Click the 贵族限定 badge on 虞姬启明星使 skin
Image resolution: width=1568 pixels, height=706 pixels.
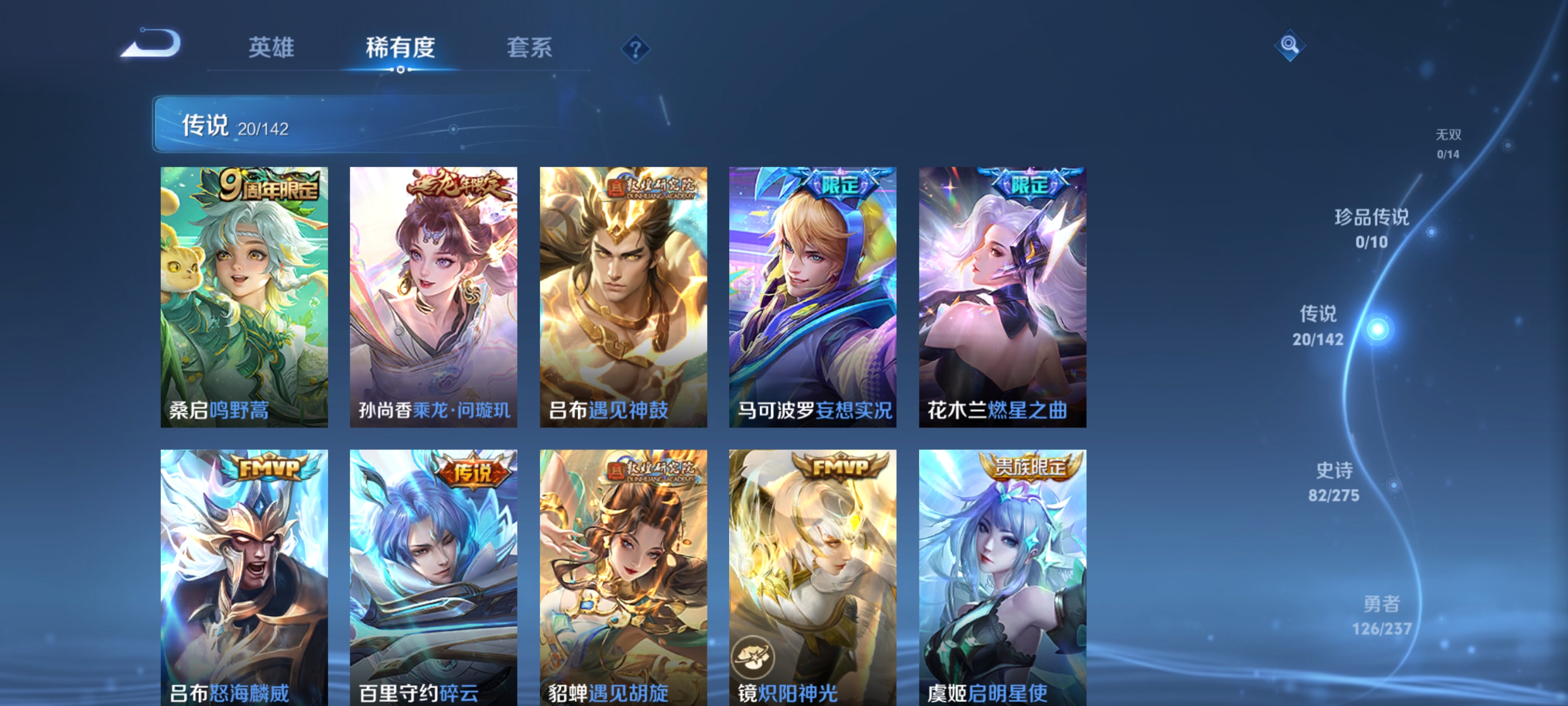point(1035,467)
